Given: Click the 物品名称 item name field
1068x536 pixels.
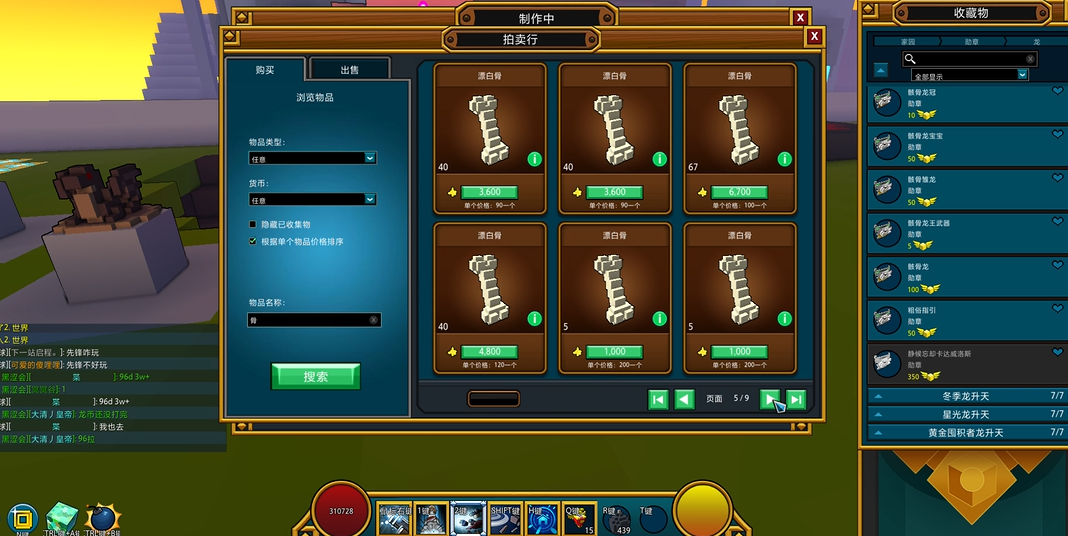Looking at the screenshot, I should 308,320.
